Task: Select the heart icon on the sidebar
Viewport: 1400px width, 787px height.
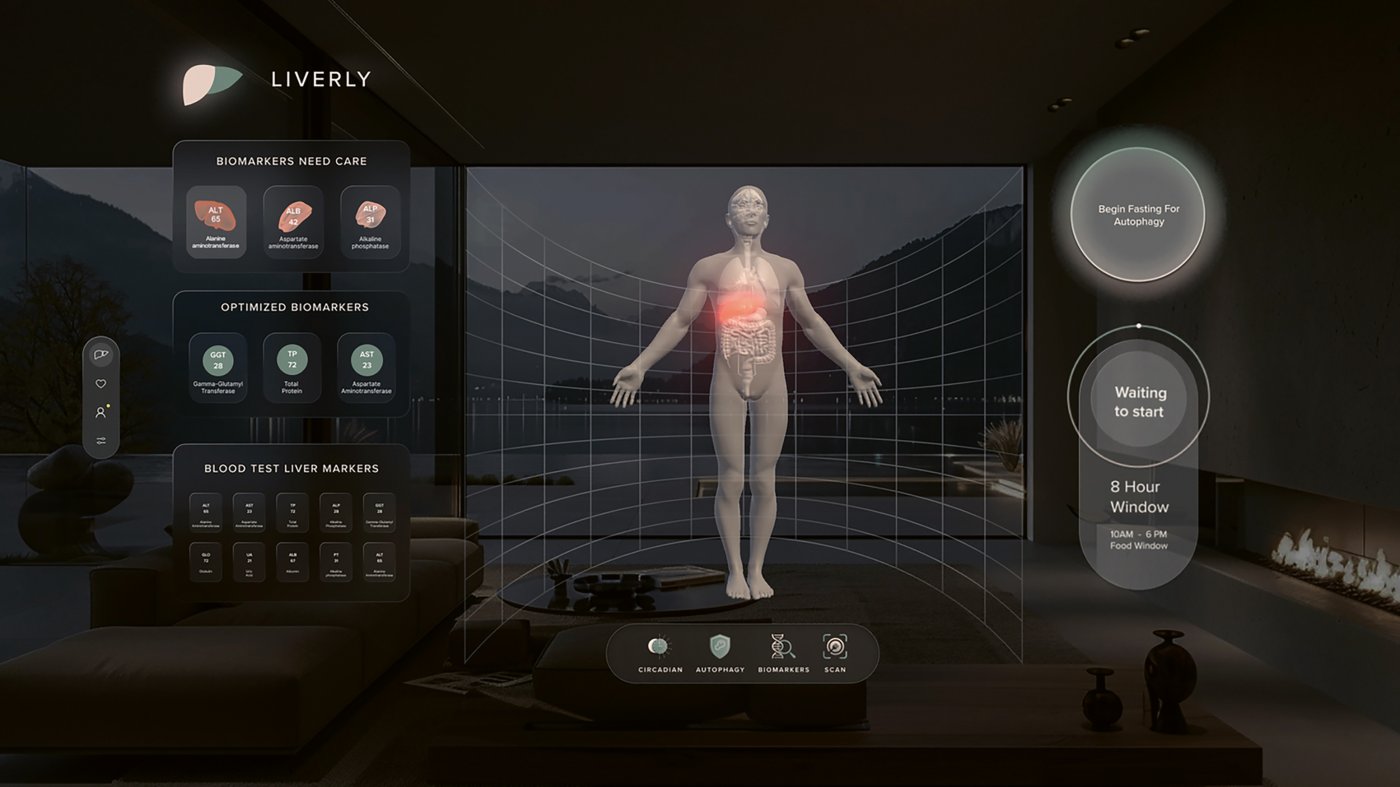Action: click(100, 383)
